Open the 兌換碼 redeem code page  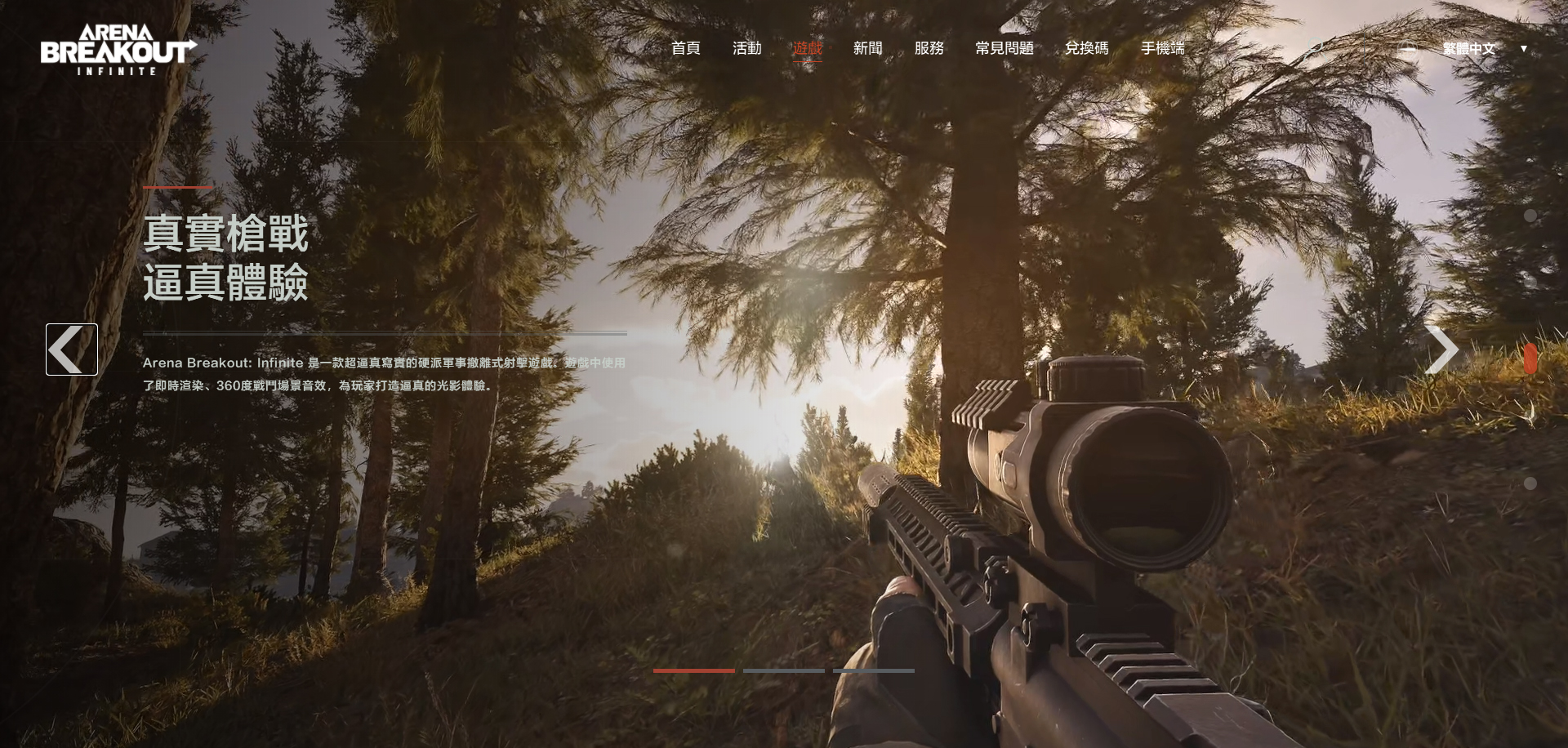click(1086, 48)
